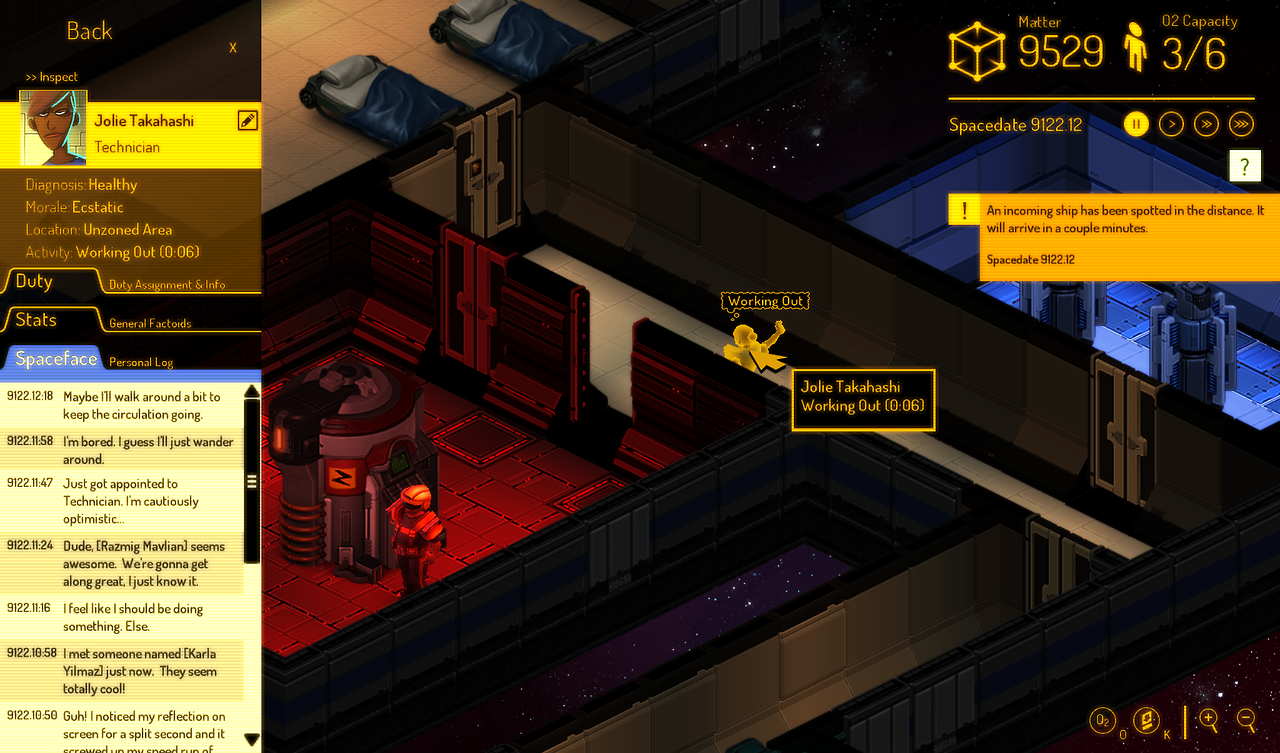This screenshot has width=1280, height=753.
Task: Zoom in using the magnifier plus icon
Action: coord(1208,718)
